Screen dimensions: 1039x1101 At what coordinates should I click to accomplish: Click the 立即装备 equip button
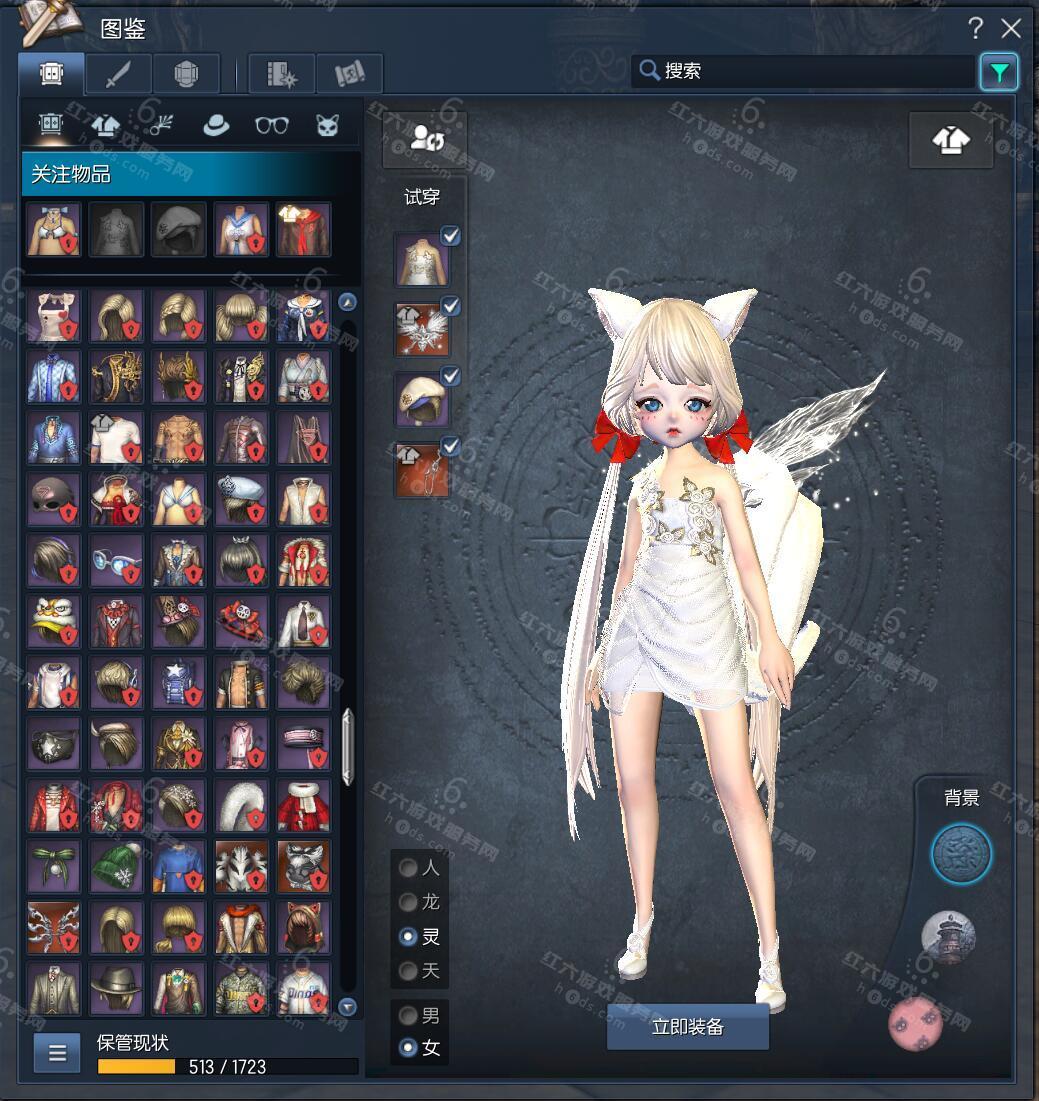[687, 1027]
